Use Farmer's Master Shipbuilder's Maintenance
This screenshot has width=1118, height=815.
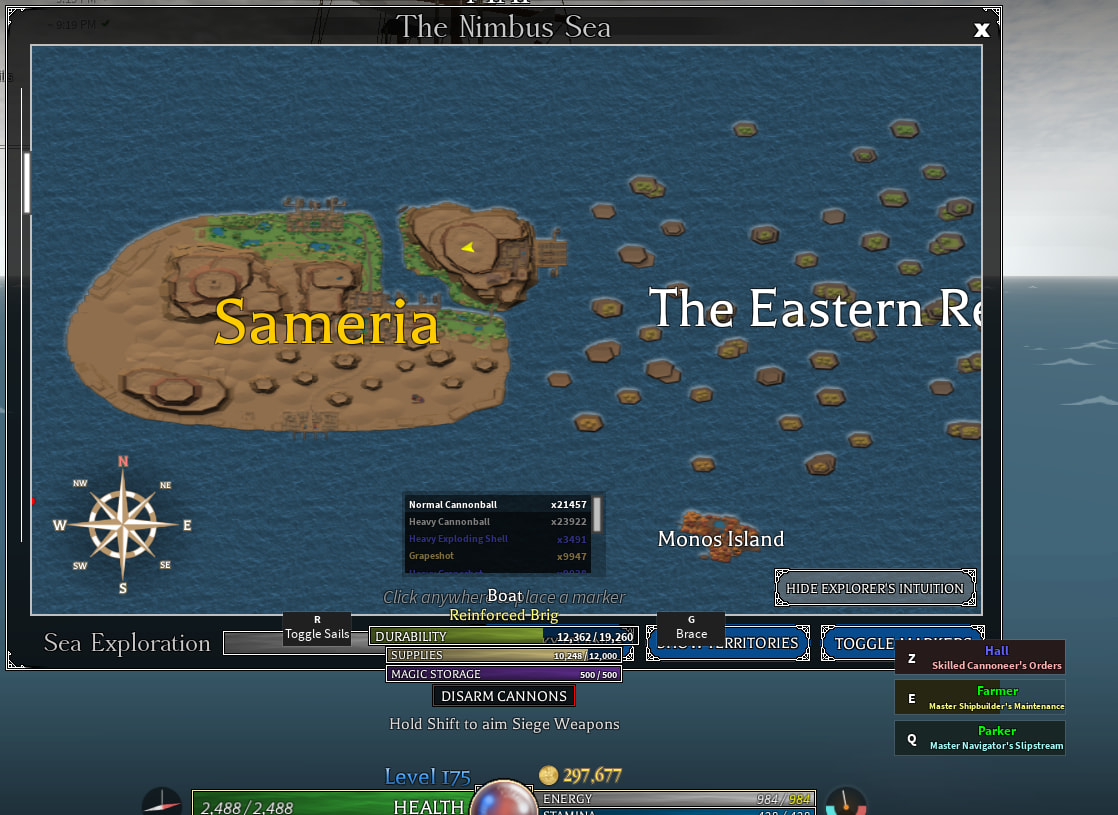point(979,698)
